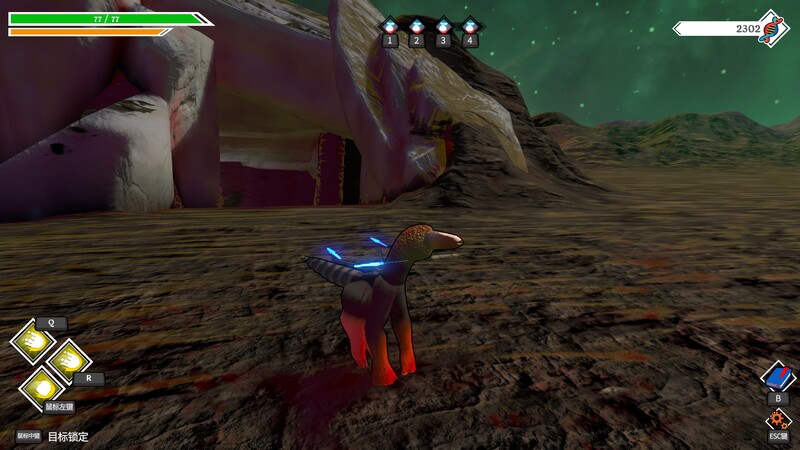Open the blue book journal
800x450 pixels.
pos(778,376)
